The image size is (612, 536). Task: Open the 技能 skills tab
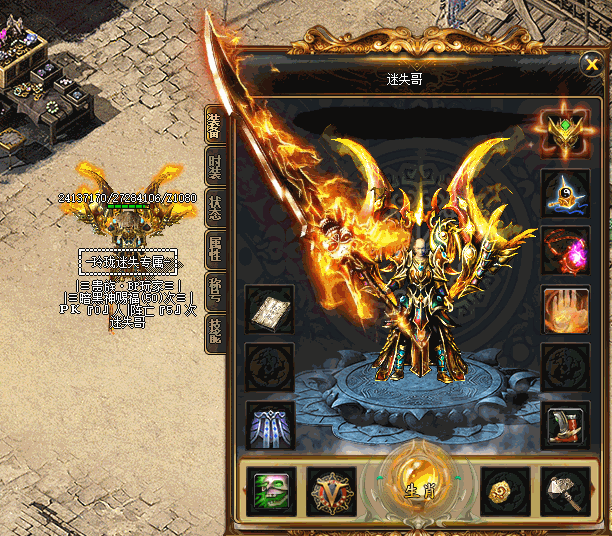click(215, 332)
